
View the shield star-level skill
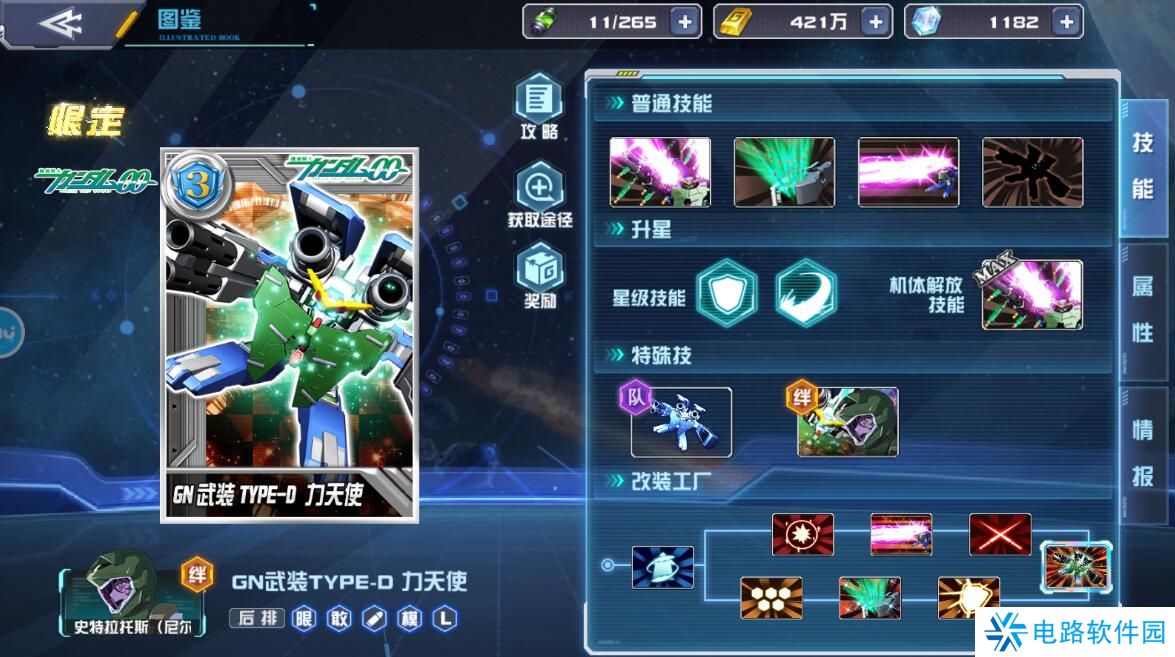[727, 293]
